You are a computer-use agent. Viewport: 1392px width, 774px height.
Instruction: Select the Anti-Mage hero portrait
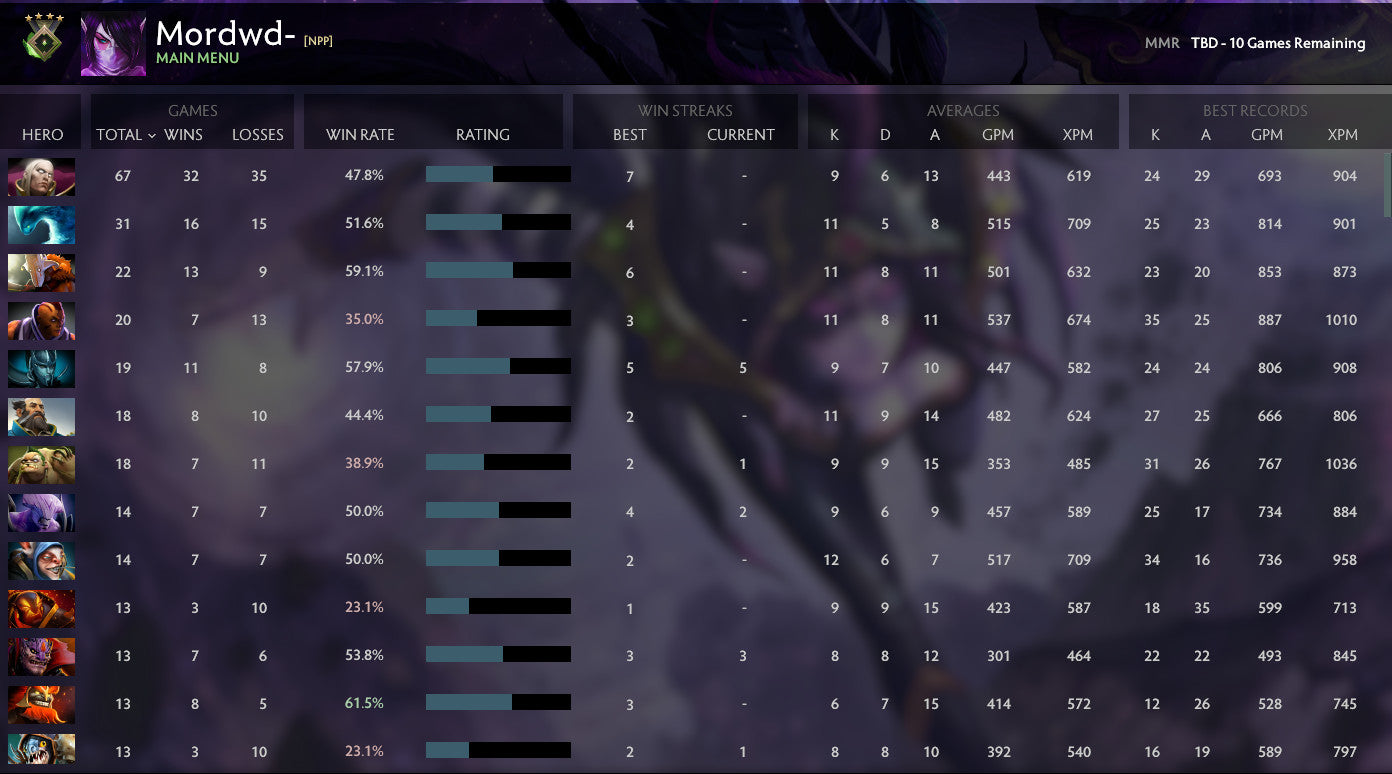(41, 320)
